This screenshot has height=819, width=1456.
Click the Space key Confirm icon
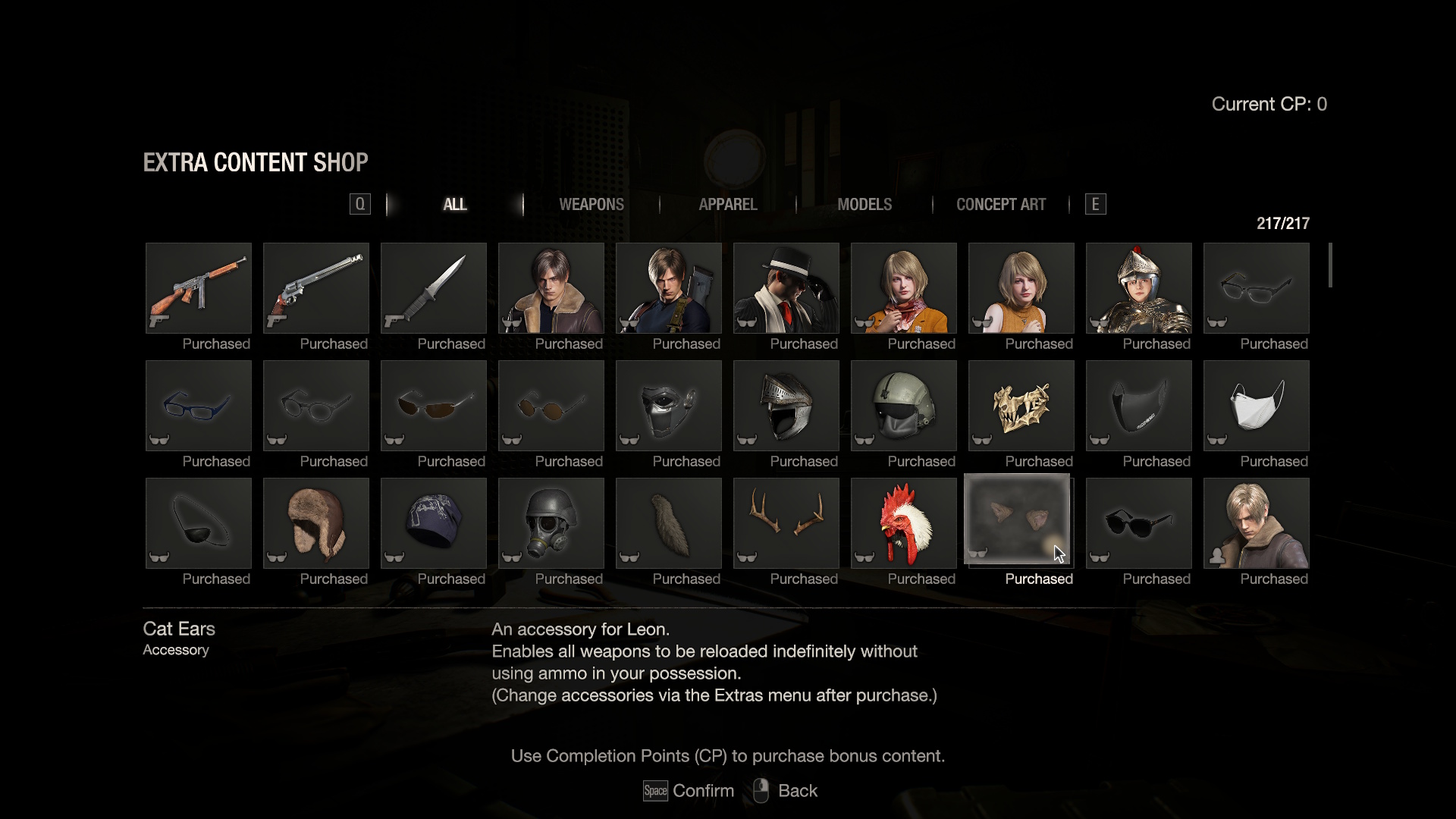pyautogui.click(x=654, y=790)
